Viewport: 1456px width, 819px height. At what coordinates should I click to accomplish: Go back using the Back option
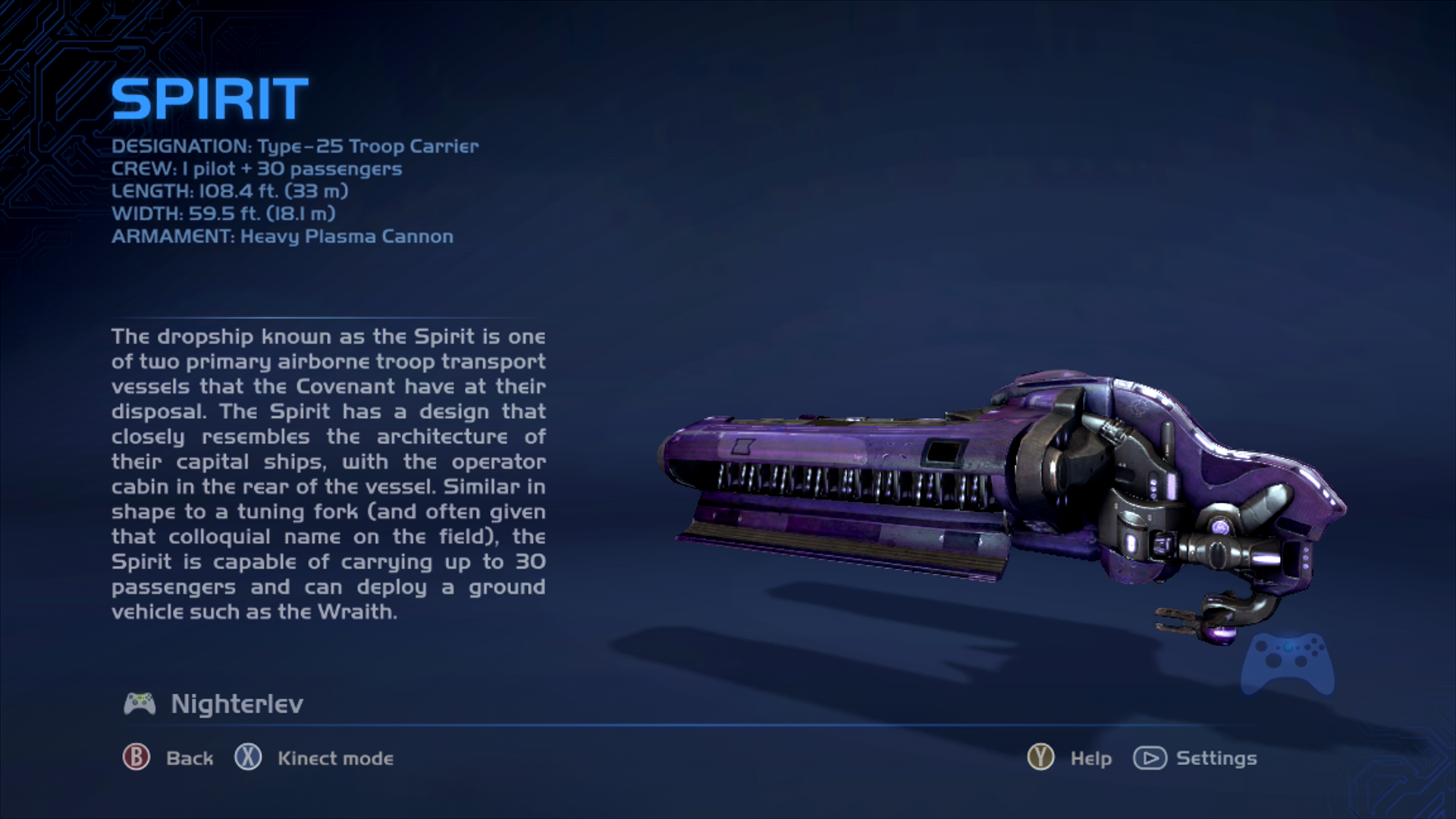(168, 758)
